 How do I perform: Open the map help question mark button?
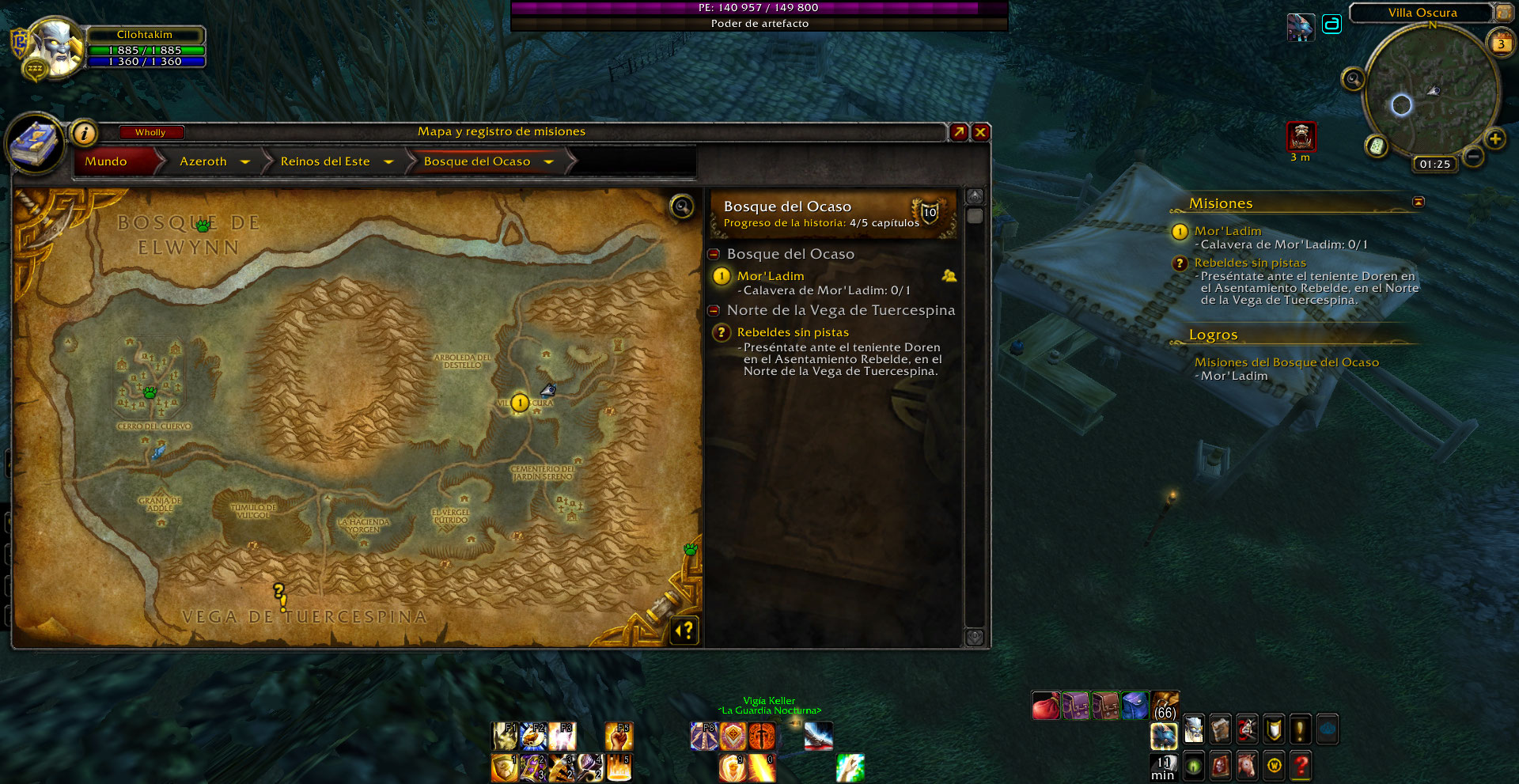(685, 631)
